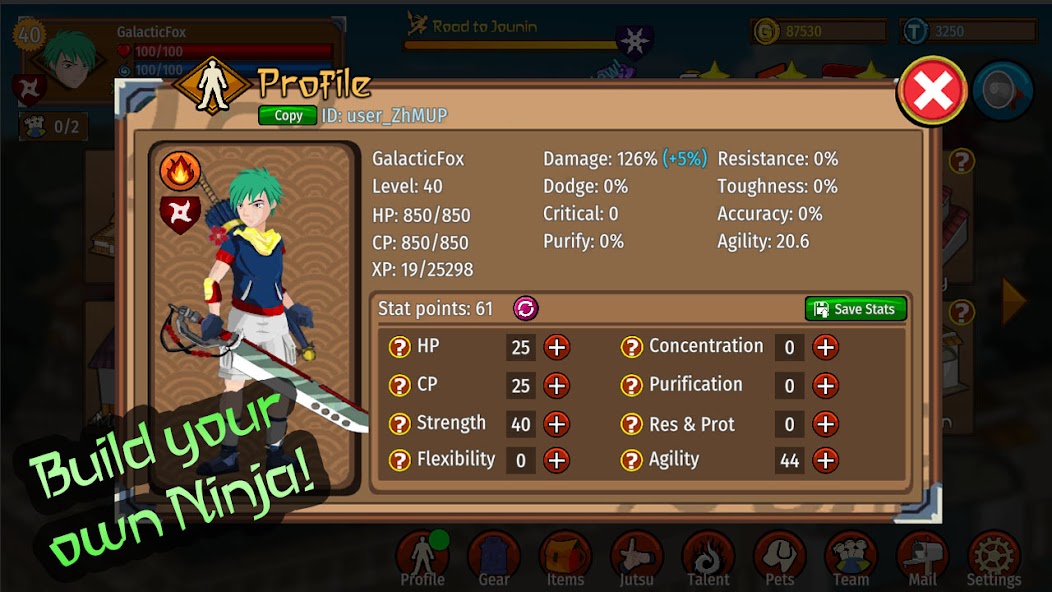Open the Mail menu
Image resolution: width=1052 pixels, height=592 pixels.
pyautogui.click(x=922, y=558)
